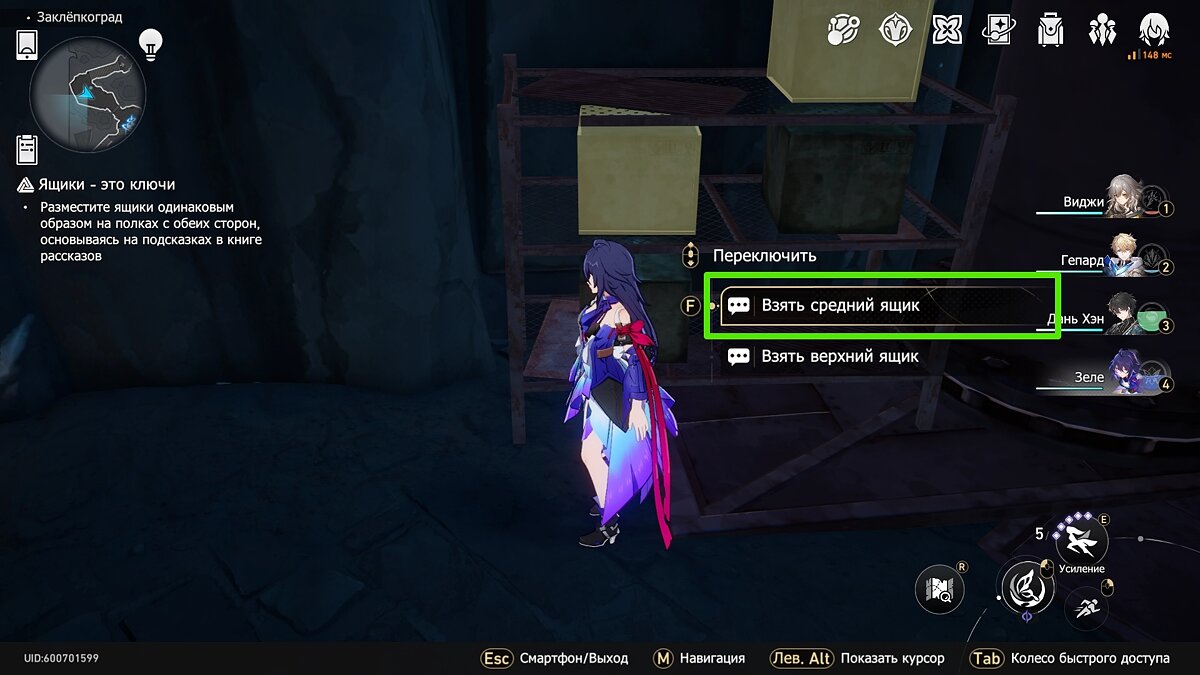Choose "Взять средний ящик" option
1200x675 pixels.
(880, 306)
